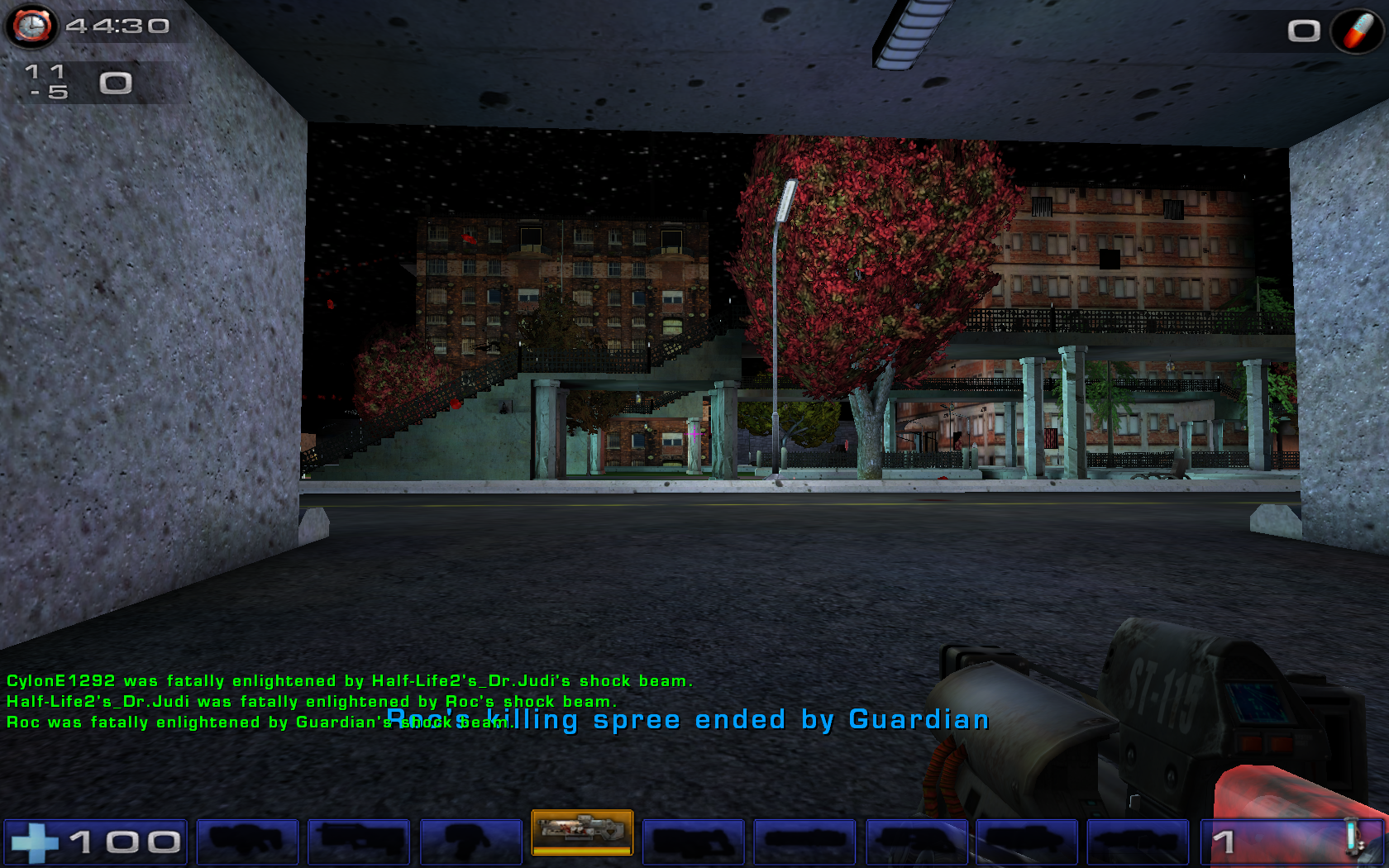Select the Shock Rifle weapon slot icon

pyautogui.click(x=694, y=839)
